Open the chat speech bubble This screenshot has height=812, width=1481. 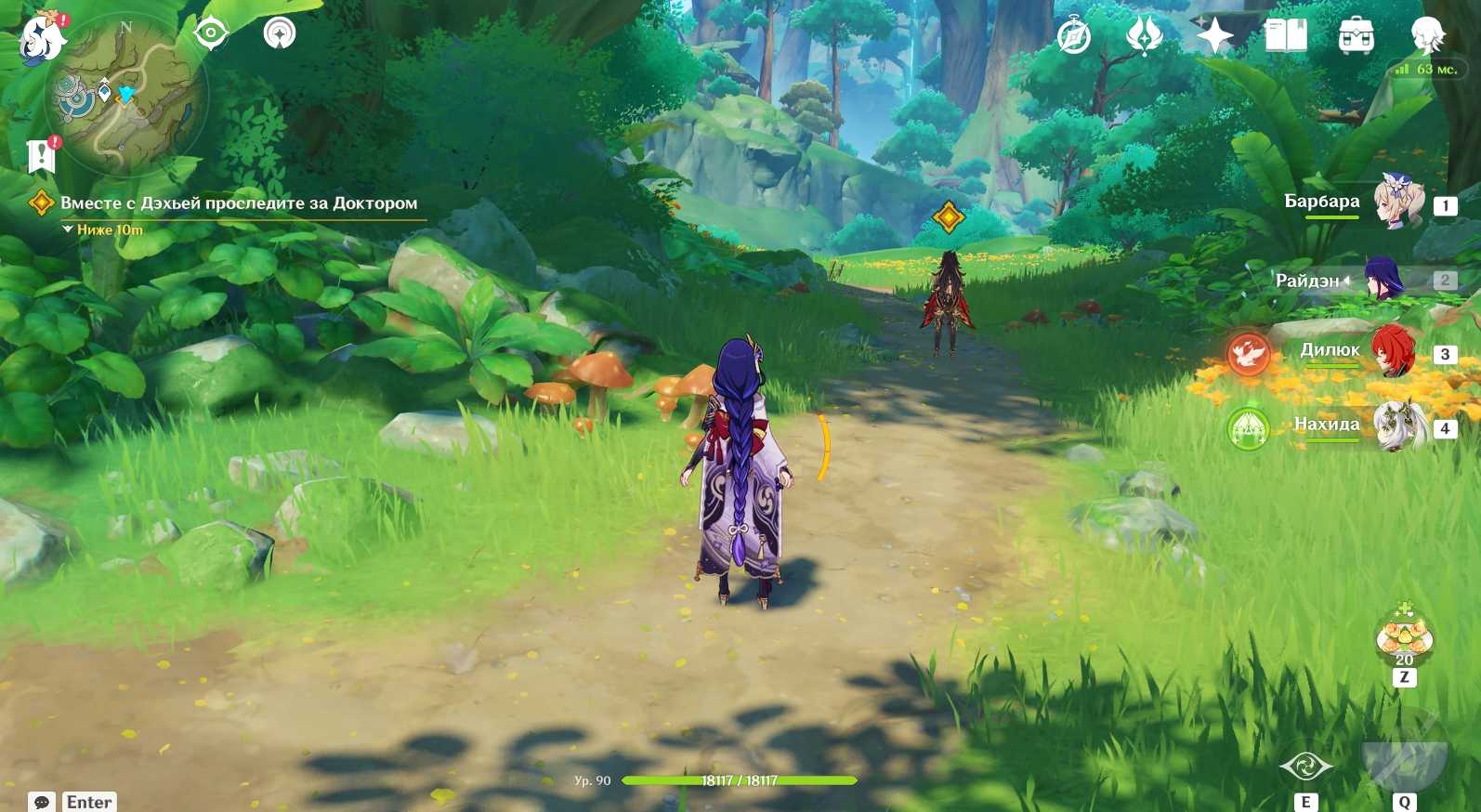tap(42, 802)
